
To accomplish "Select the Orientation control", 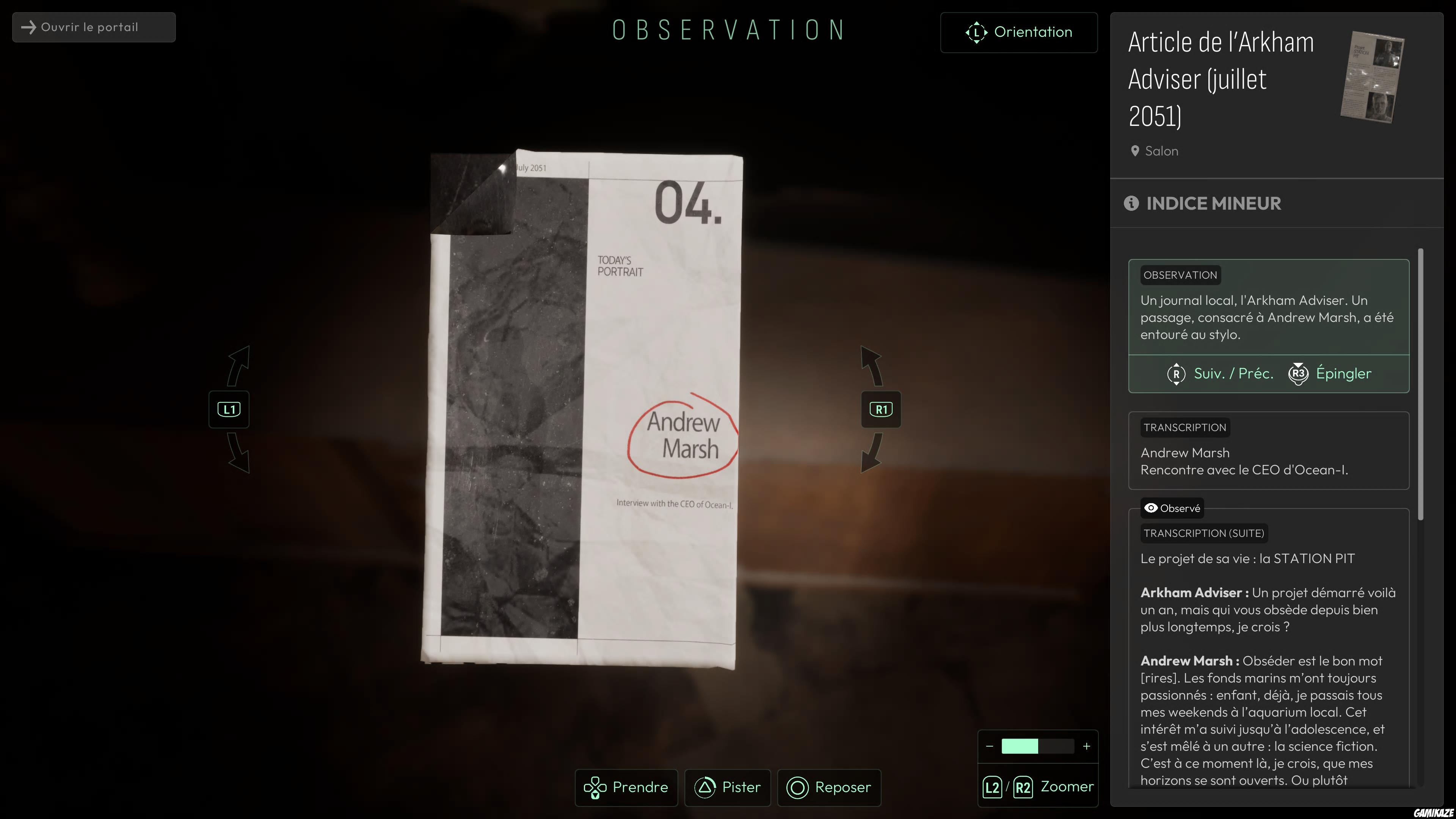I will click(x=1018, y=32).
